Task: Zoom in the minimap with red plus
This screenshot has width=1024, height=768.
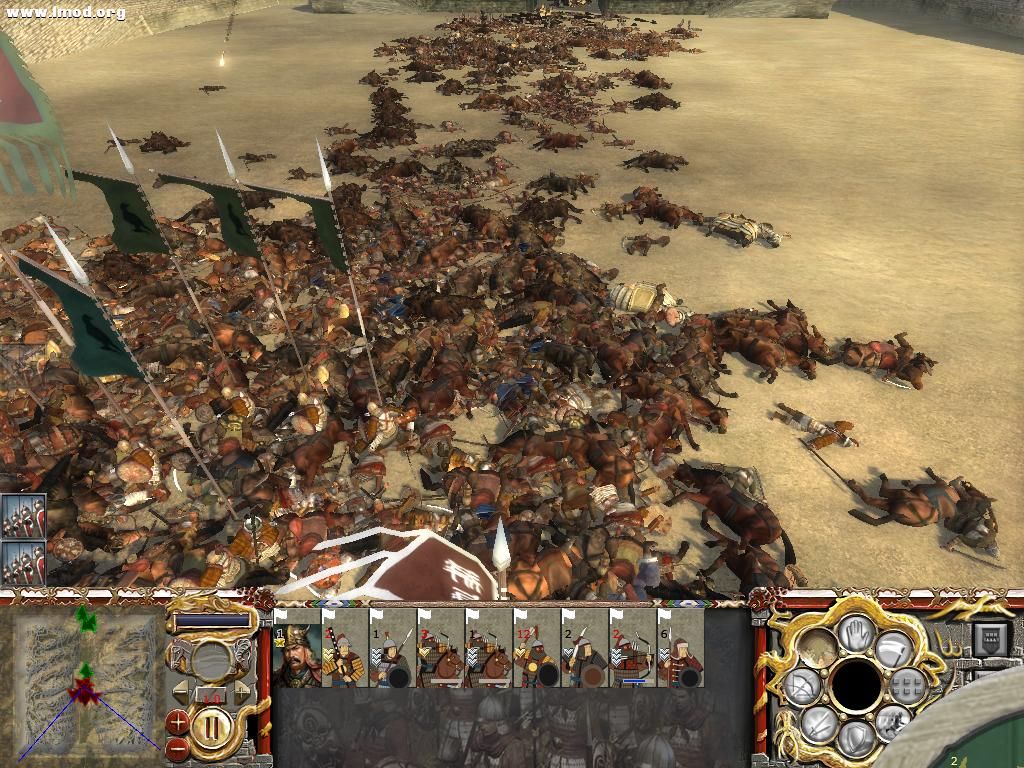Action: (177, 720)
